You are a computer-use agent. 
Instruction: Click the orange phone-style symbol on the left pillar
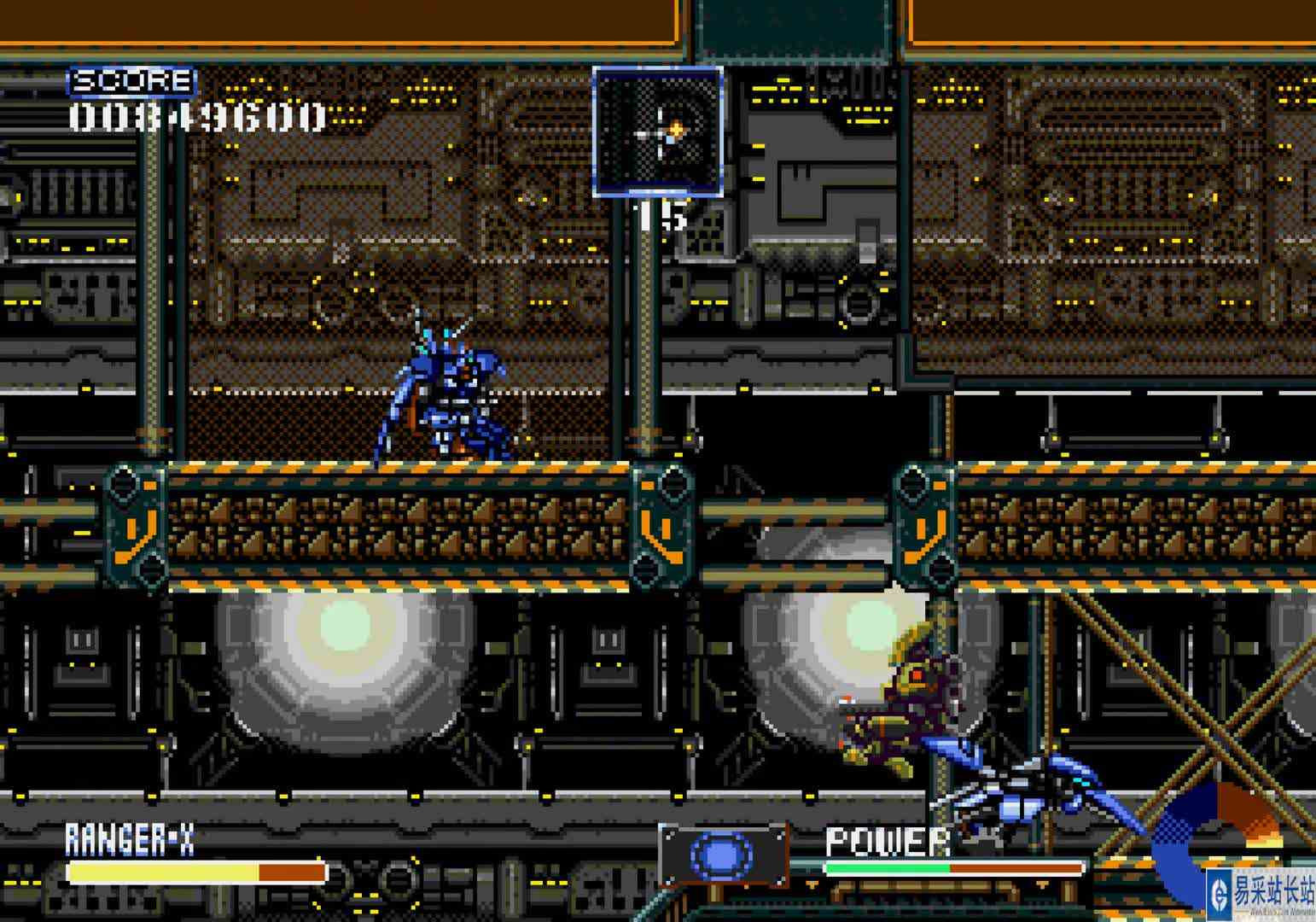point(137,538)
